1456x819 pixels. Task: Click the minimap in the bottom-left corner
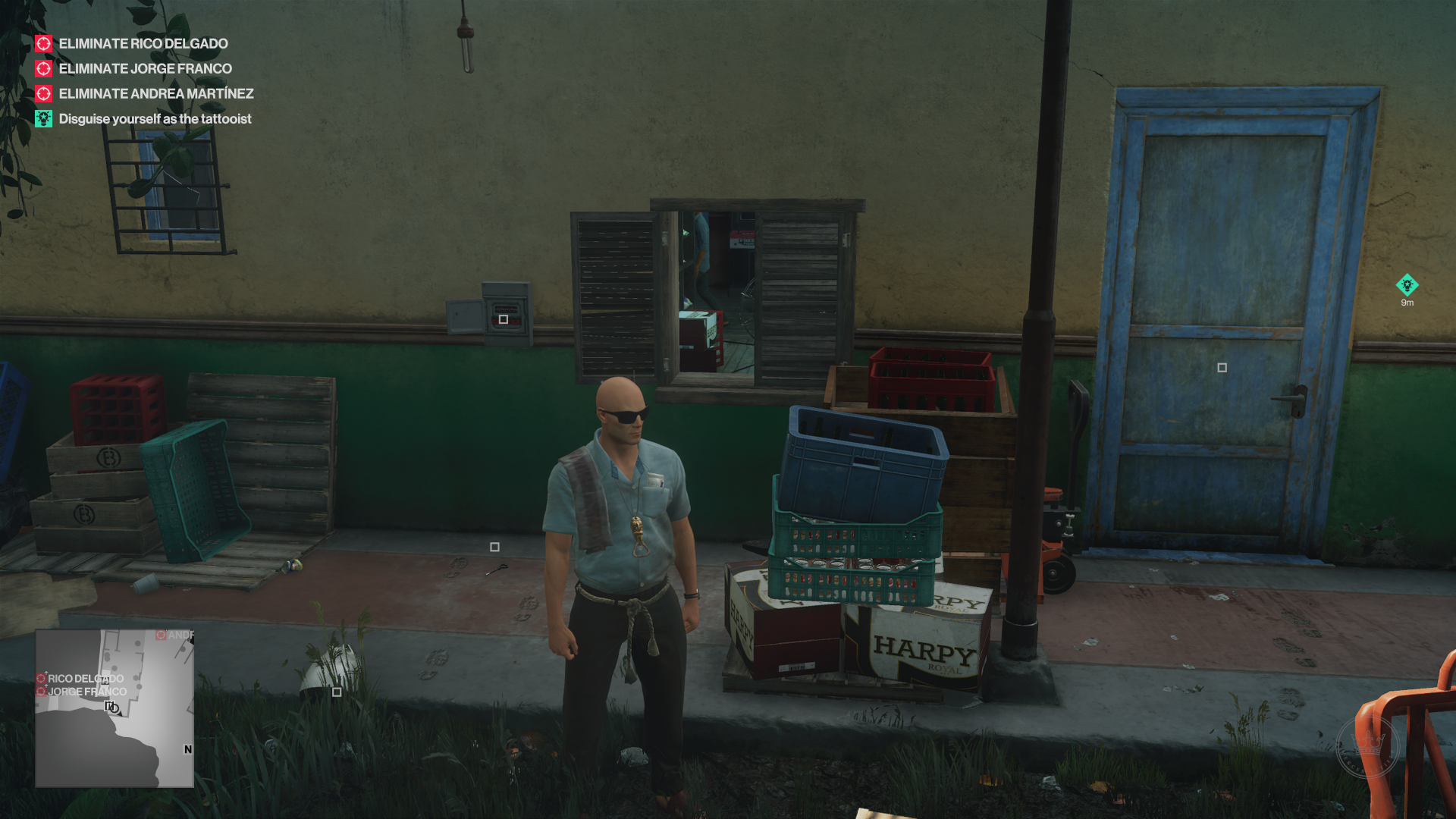(114, 709)
